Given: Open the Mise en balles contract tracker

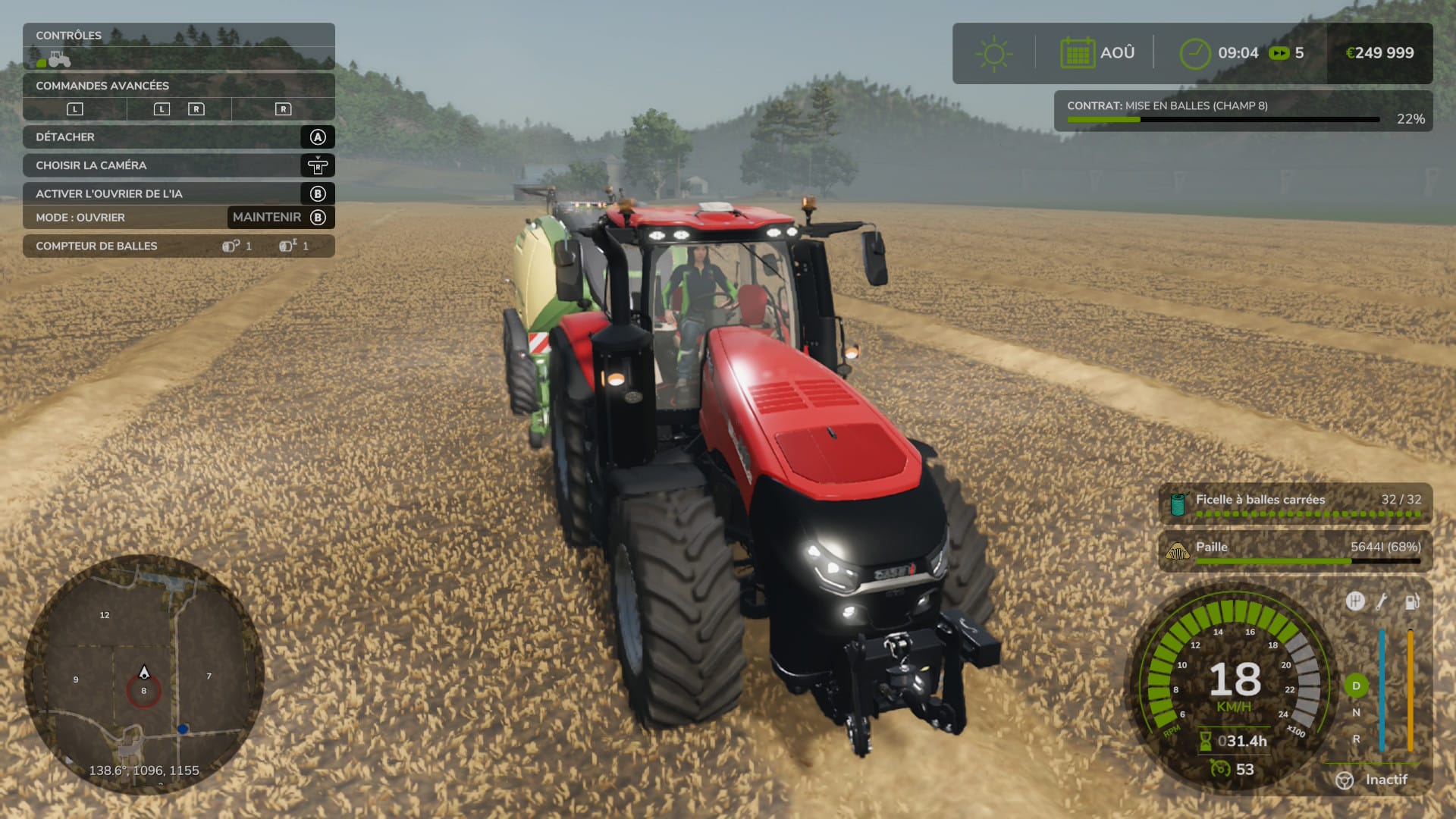Looking at the screenshot, I should point(1242,111).
